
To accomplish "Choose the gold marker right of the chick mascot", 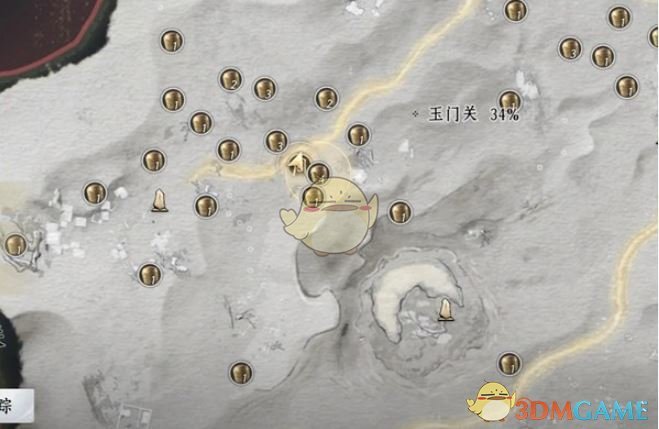I will tap(400, 211).
